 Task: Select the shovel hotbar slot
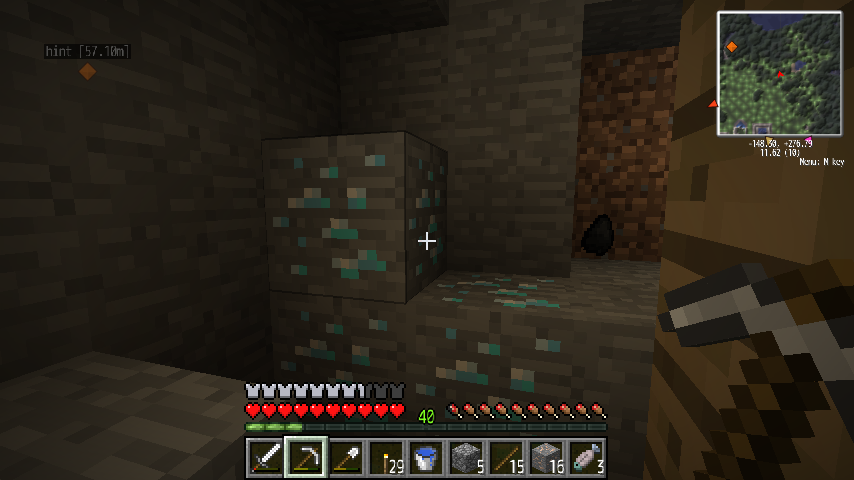point(345,459)
